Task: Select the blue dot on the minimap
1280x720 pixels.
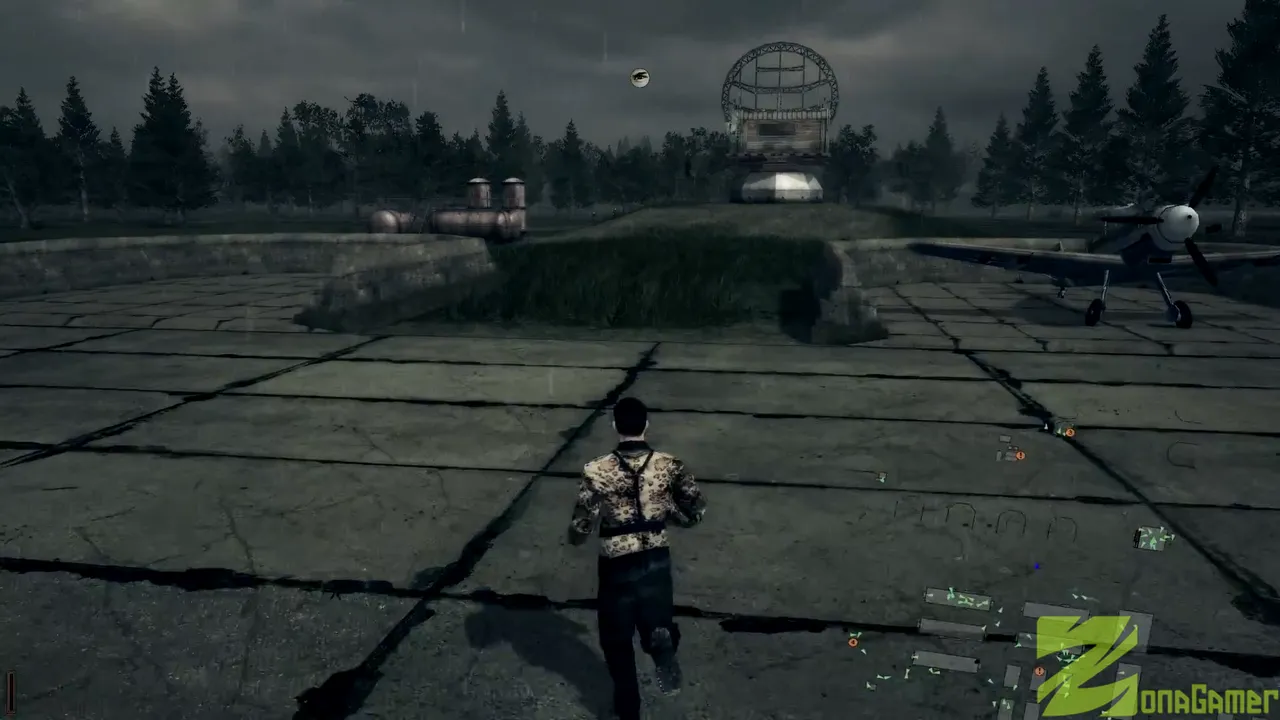Action: point(1037,566)
